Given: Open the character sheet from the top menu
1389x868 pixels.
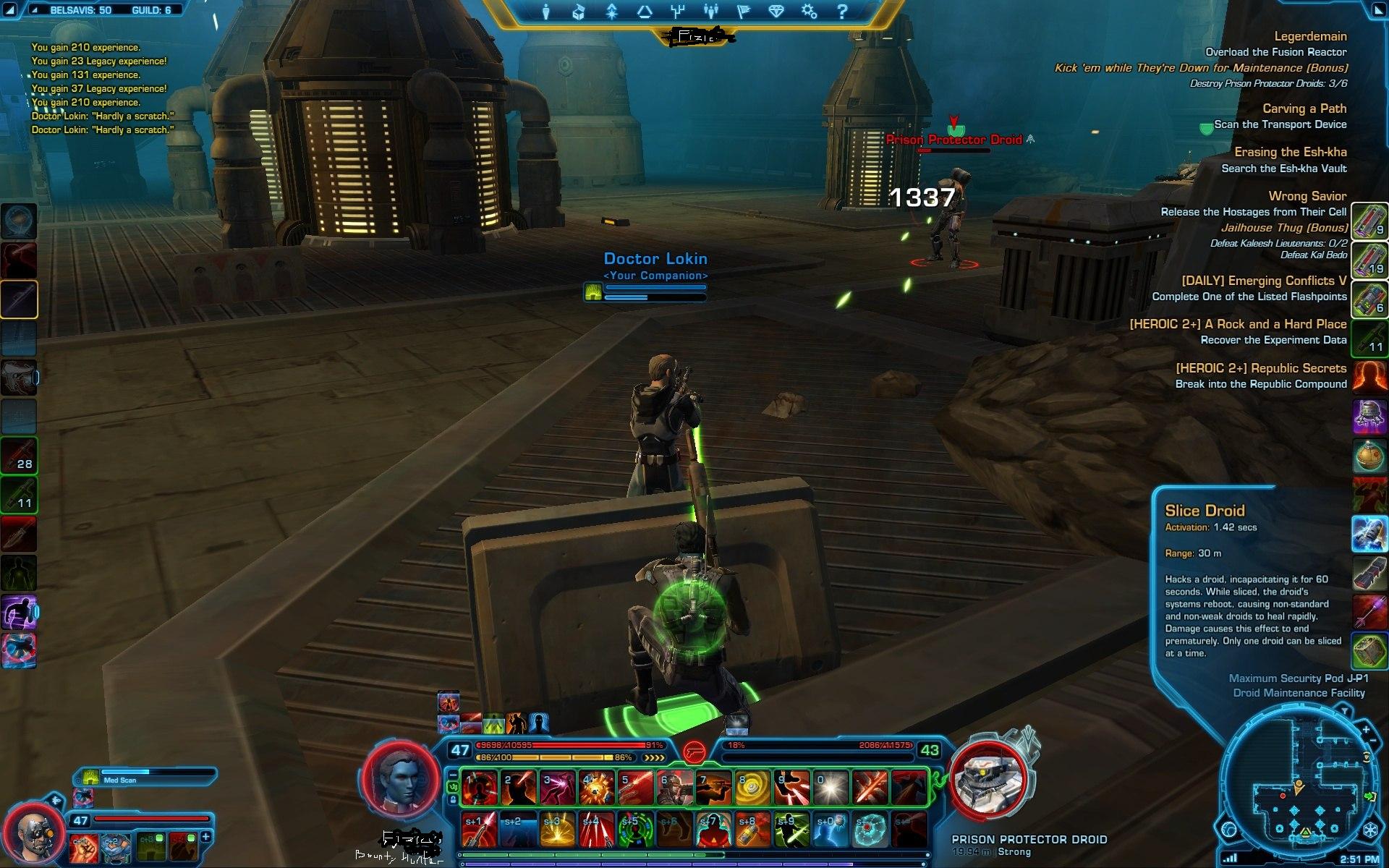Looking at the screenshot, I should pos(546,12).
